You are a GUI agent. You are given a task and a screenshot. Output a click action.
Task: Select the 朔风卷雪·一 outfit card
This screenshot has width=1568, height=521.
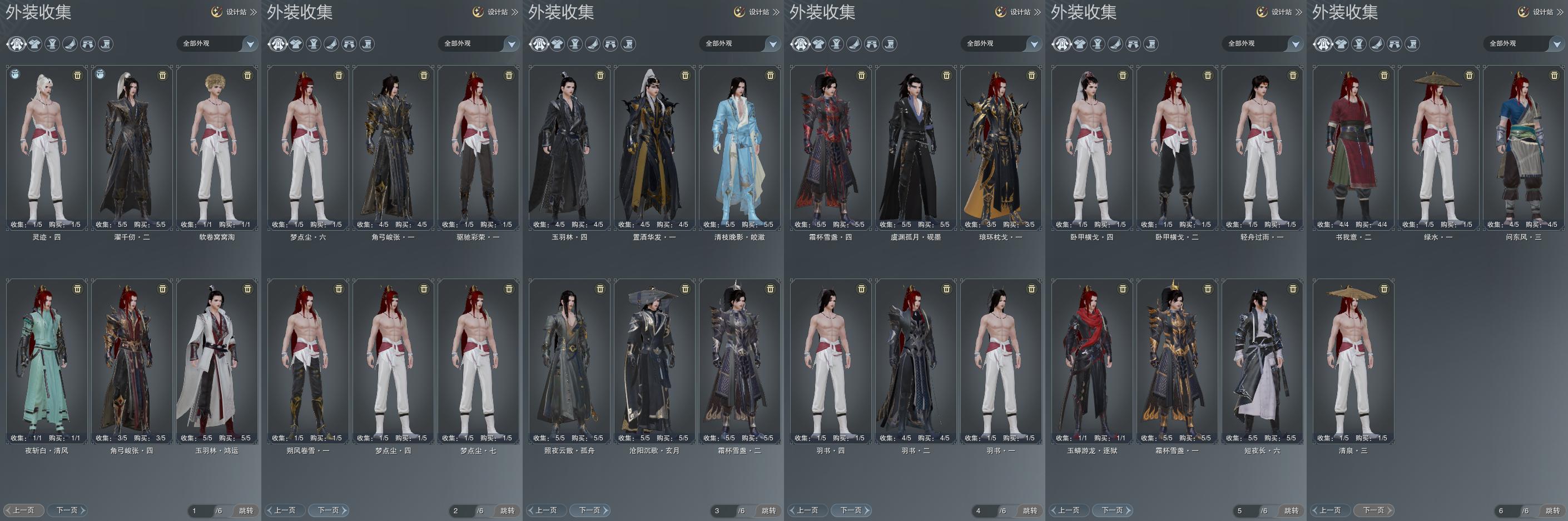point(308,360)
